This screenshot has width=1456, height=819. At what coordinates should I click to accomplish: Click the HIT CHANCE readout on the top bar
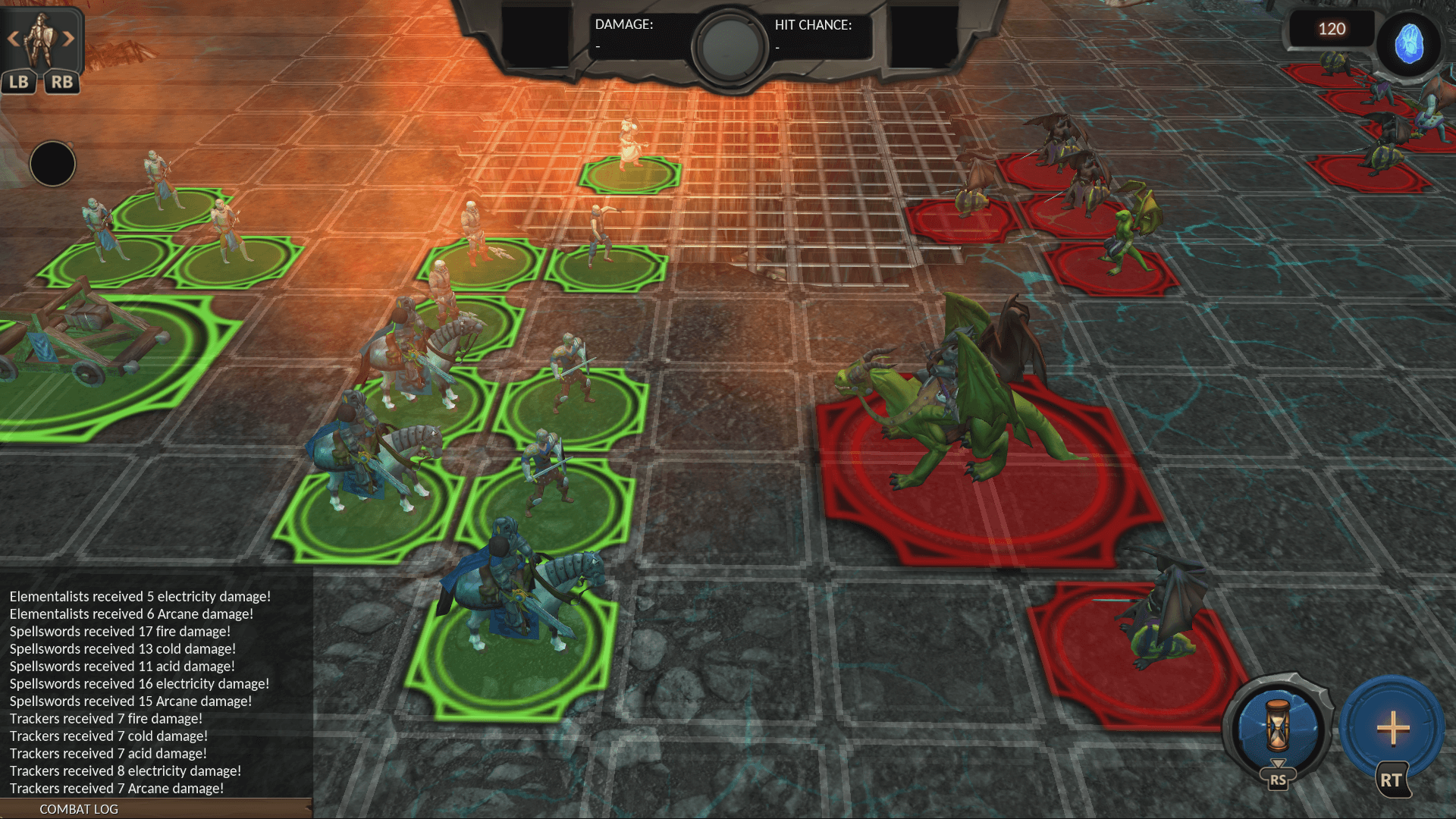[813, 32]
